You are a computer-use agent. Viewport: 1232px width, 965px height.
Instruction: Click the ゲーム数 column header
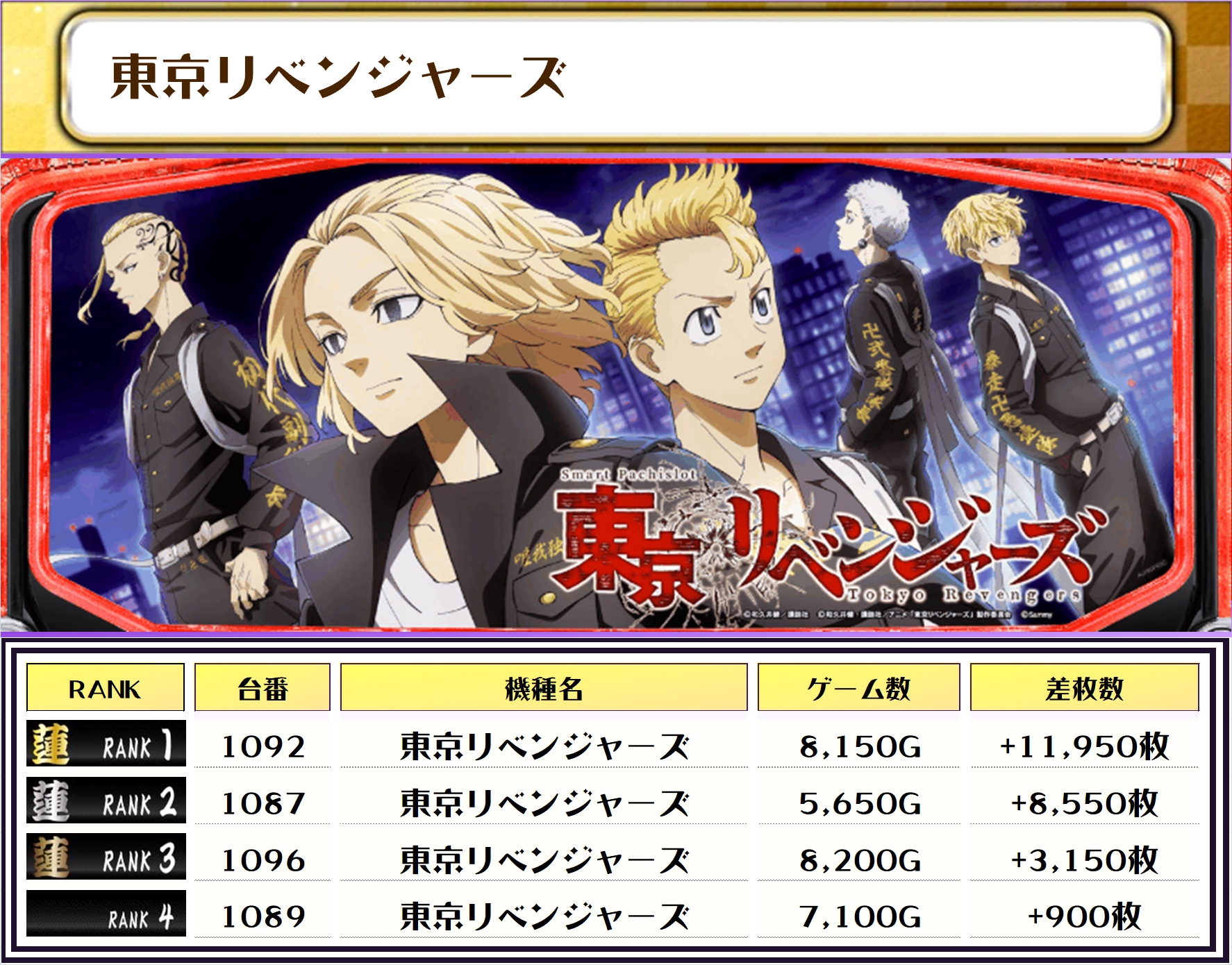858,688
